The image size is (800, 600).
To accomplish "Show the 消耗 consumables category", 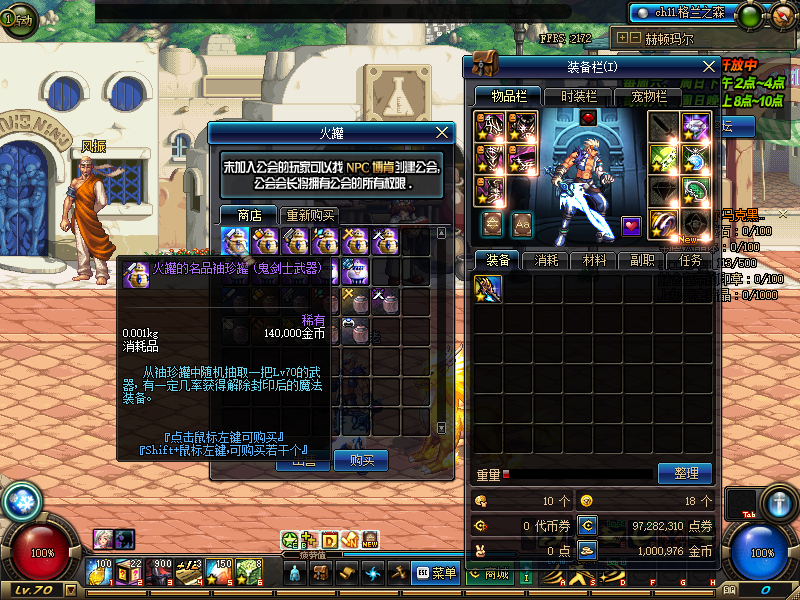I will coord(546,260).
